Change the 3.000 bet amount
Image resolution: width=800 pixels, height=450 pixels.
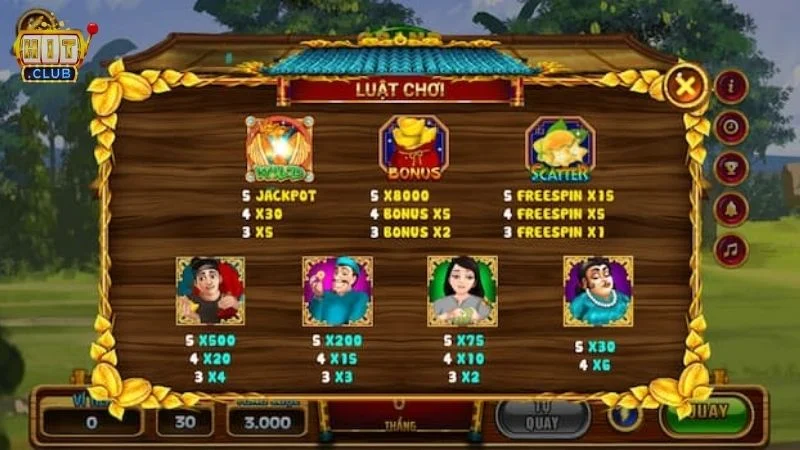266,421
